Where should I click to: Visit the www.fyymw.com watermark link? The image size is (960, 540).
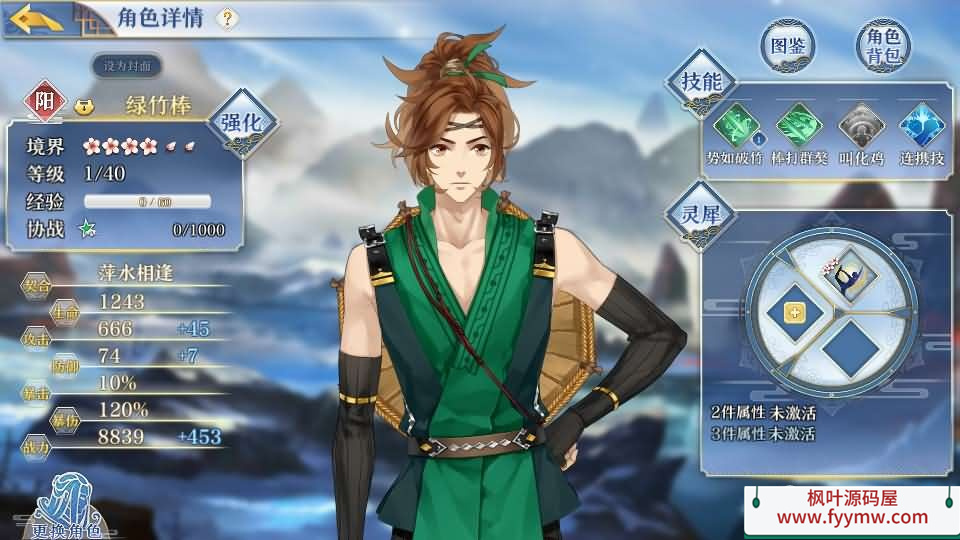(x=852, y=517)
